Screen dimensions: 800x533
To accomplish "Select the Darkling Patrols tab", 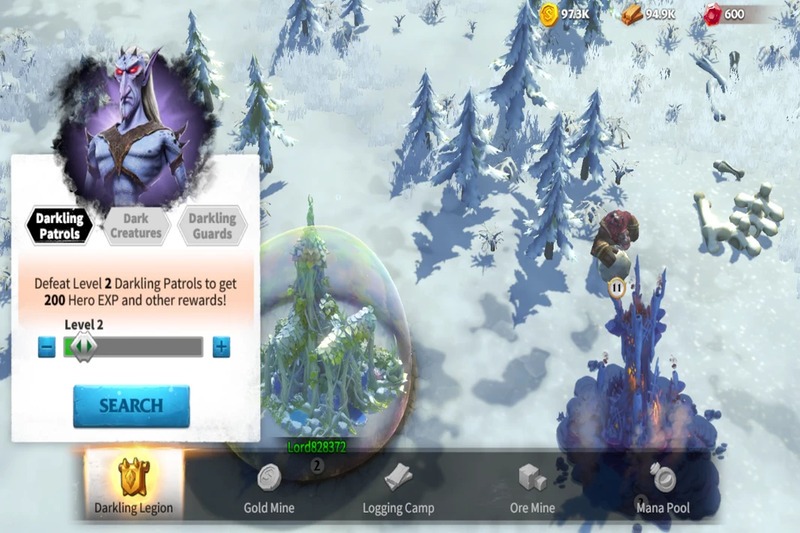I will coord(59,226).
